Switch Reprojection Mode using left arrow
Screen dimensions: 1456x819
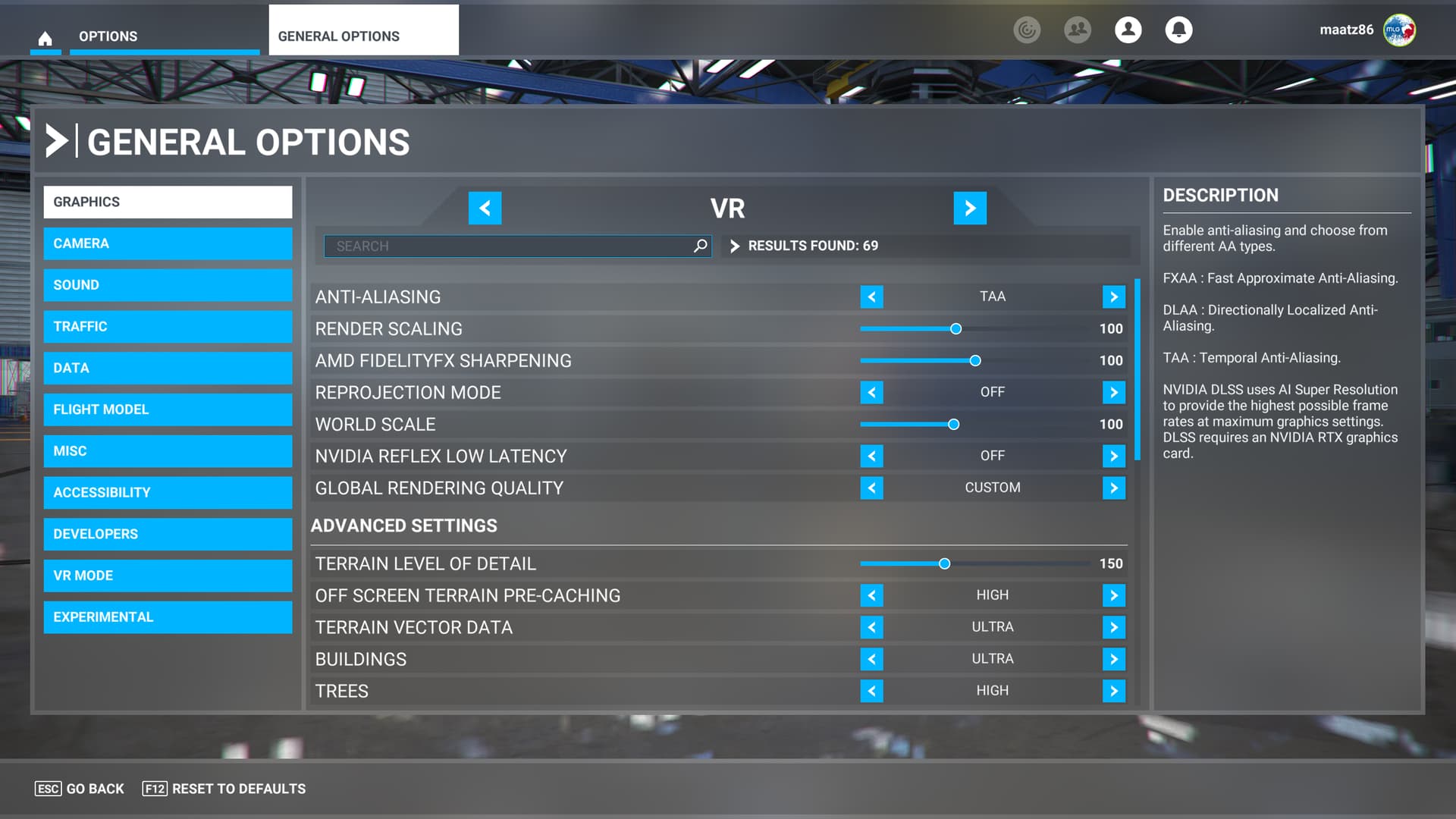pyautogui.click(x=871, y=392)
